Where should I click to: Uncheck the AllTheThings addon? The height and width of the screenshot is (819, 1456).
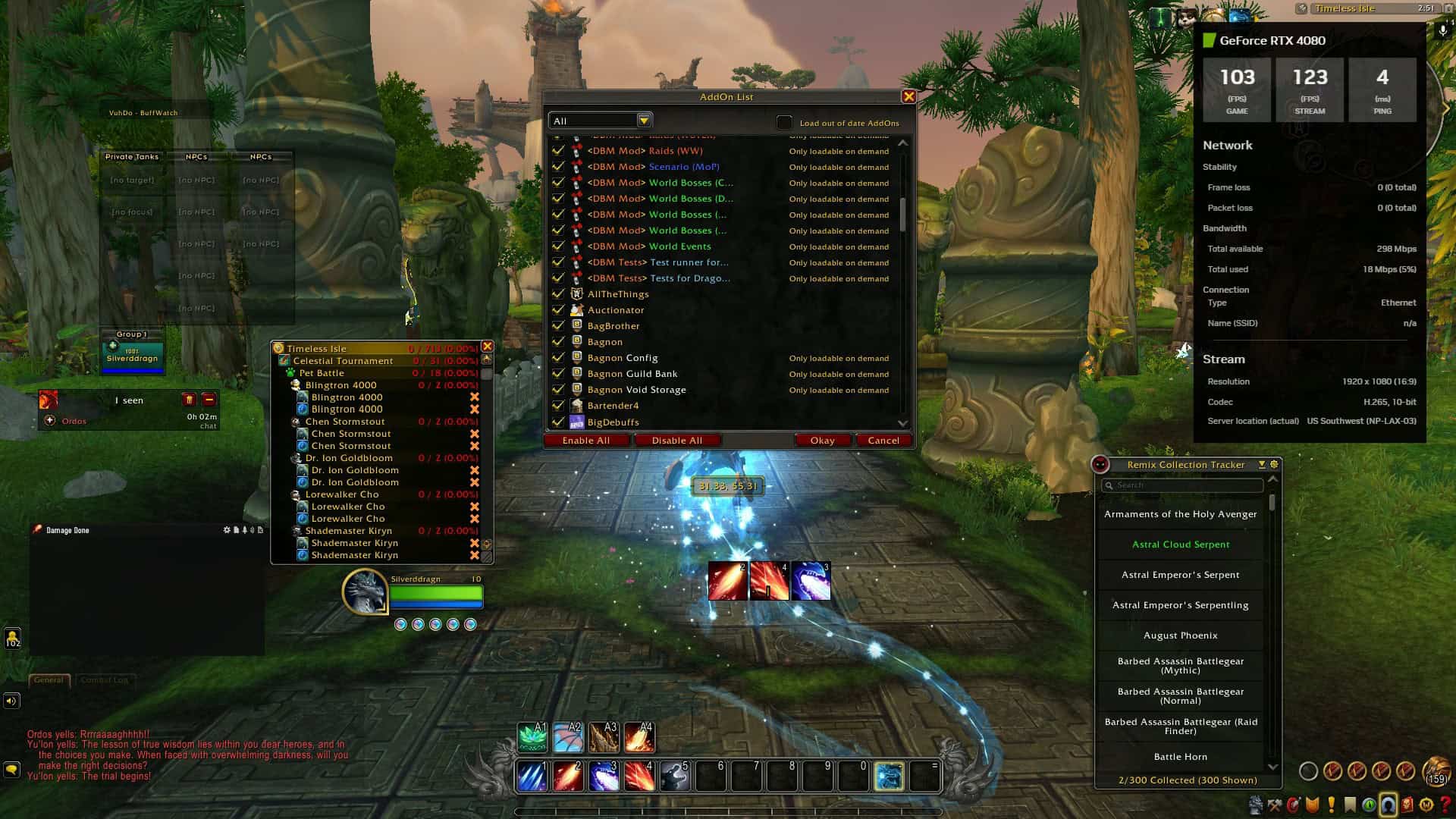tap(559, 294)
